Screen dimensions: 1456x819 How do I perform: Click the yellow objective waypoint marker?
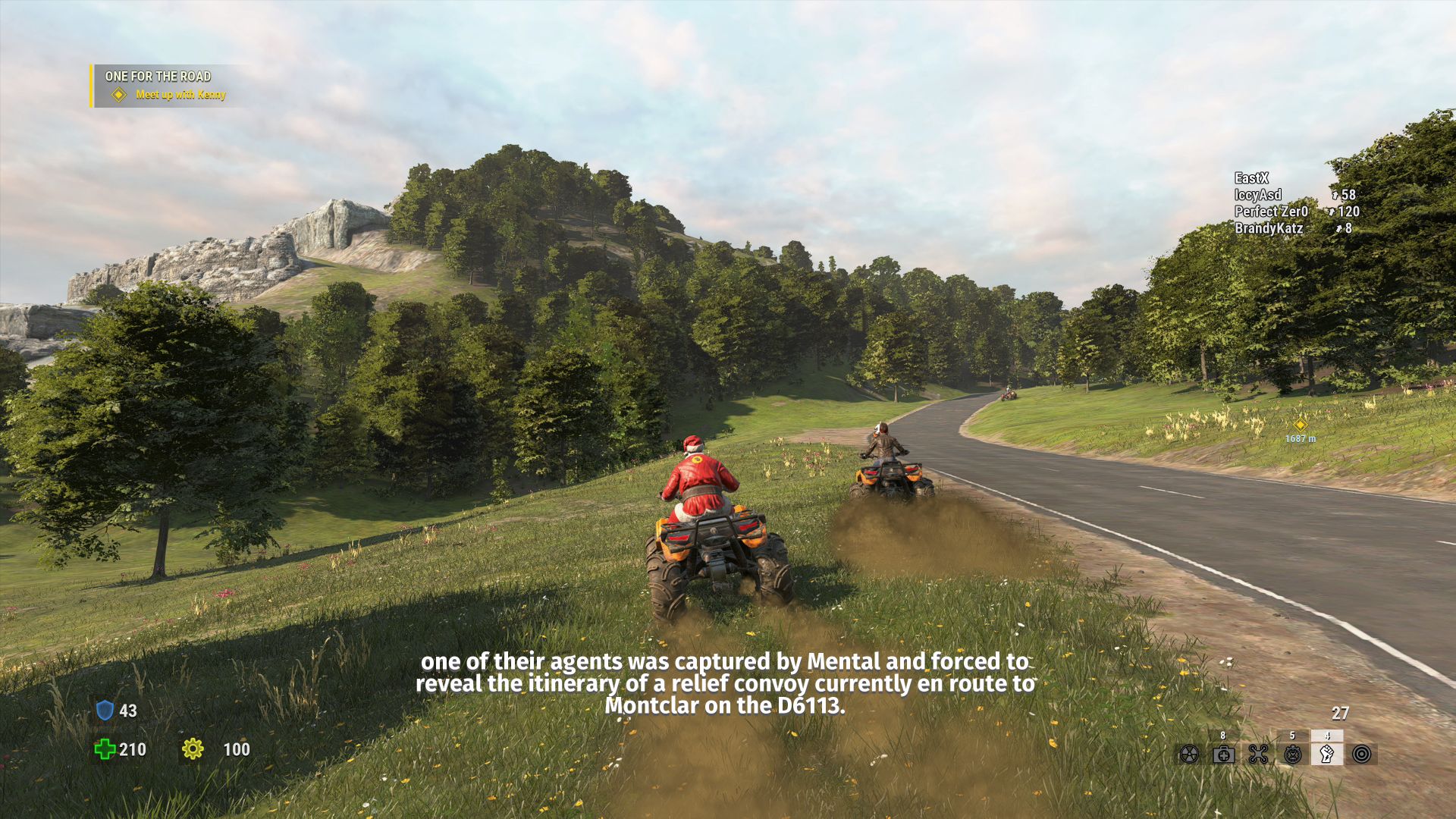tap(1300, 425)
